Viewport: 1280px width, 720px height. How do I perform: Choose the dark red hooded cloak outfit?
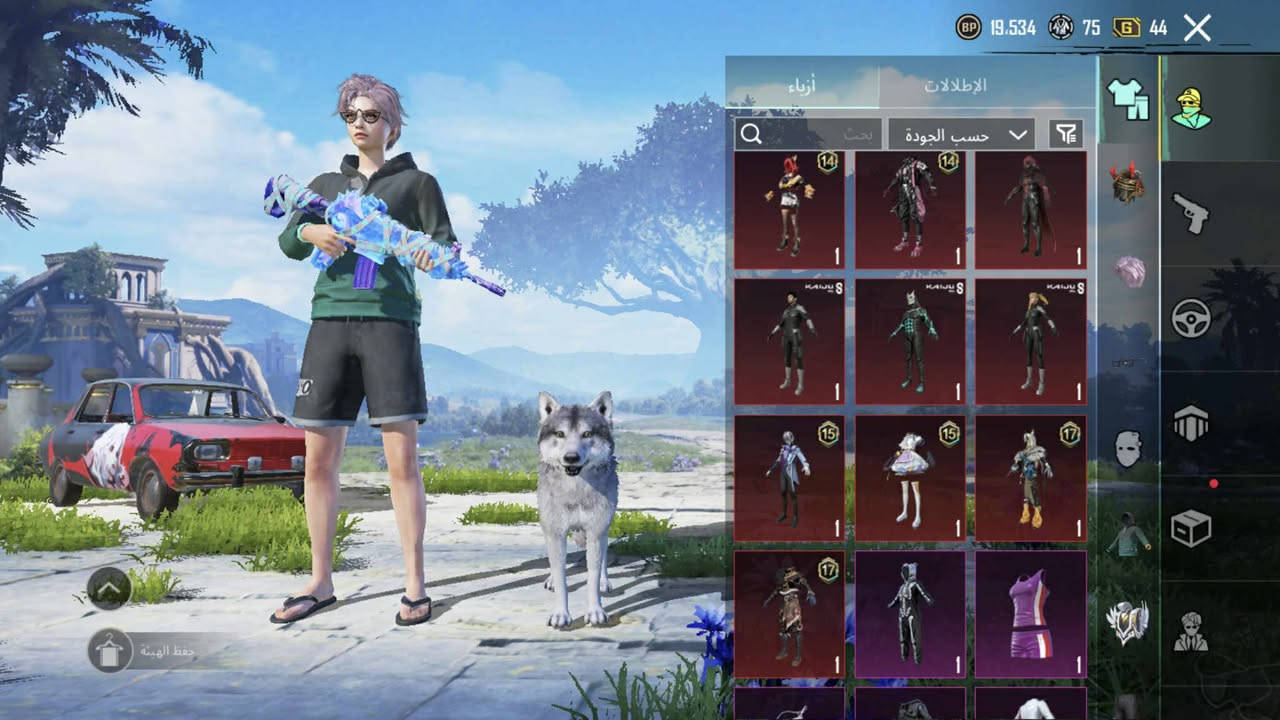(x=1030, y=210)
